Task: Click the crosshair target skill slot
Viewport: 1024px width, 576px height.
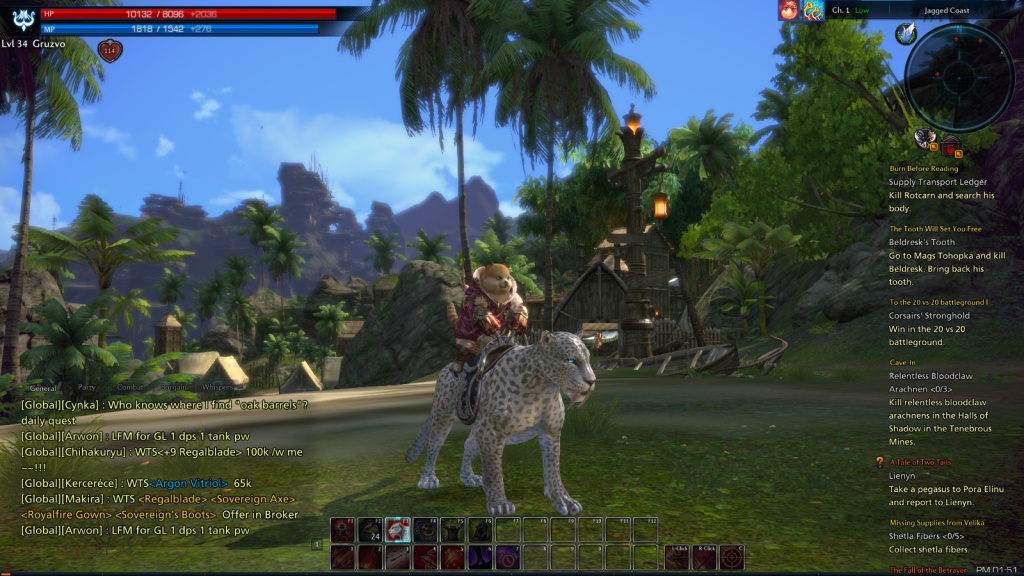Action: [x=733, y=556]
